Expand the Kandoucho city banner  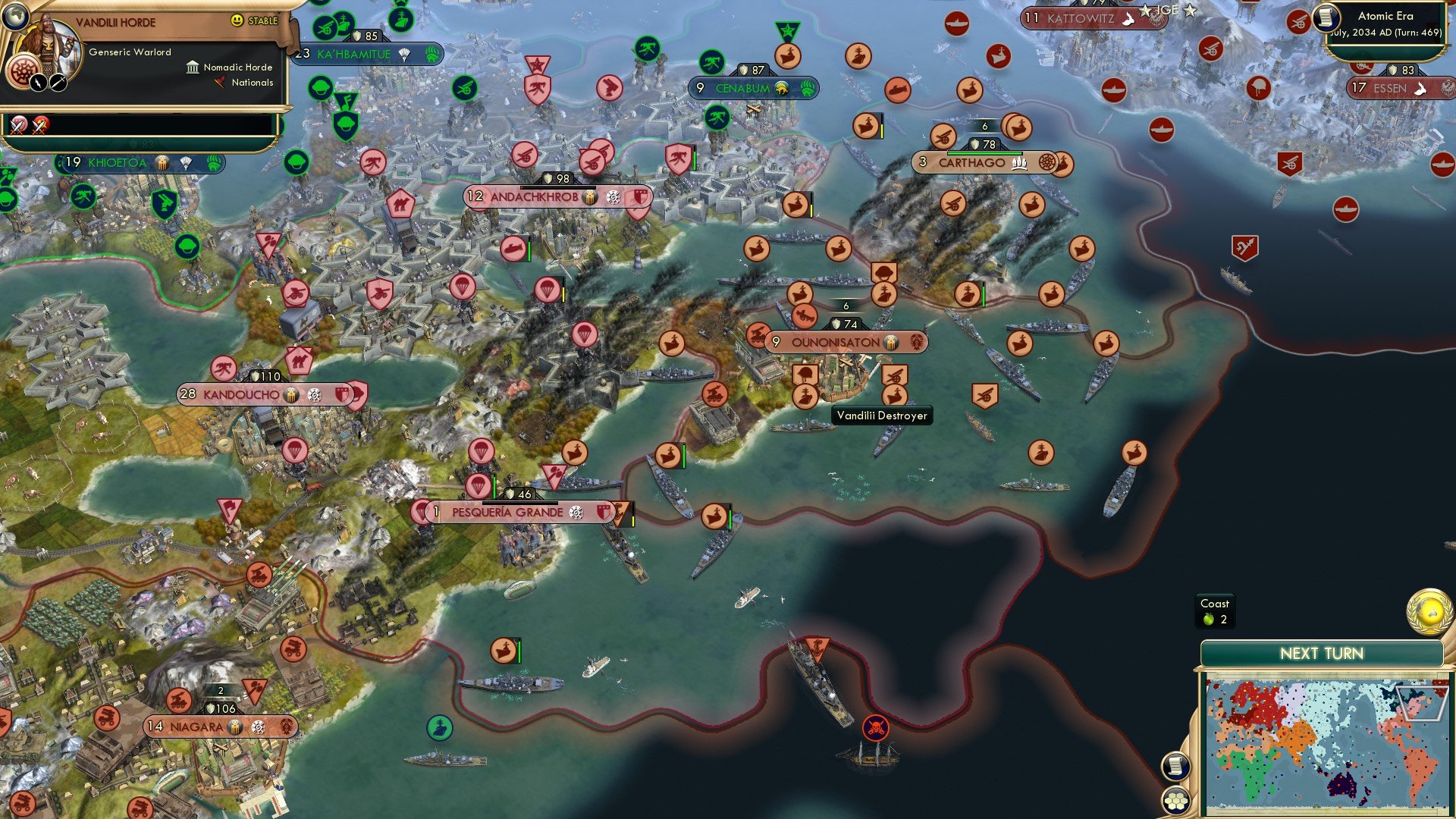pos(243,395)
